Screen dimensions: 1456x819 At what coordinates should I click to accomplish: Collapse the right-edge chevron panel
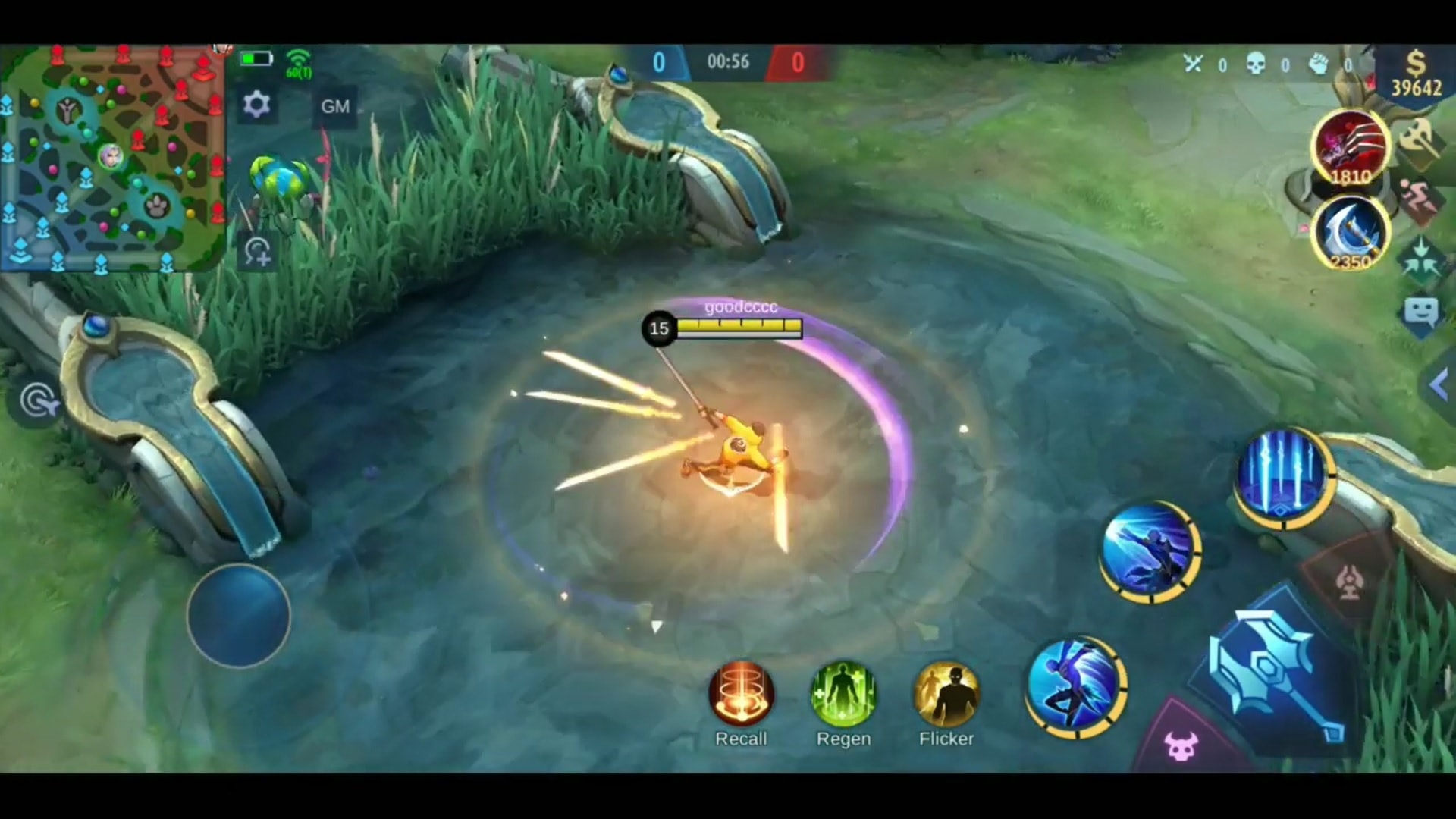(1439, 385)
